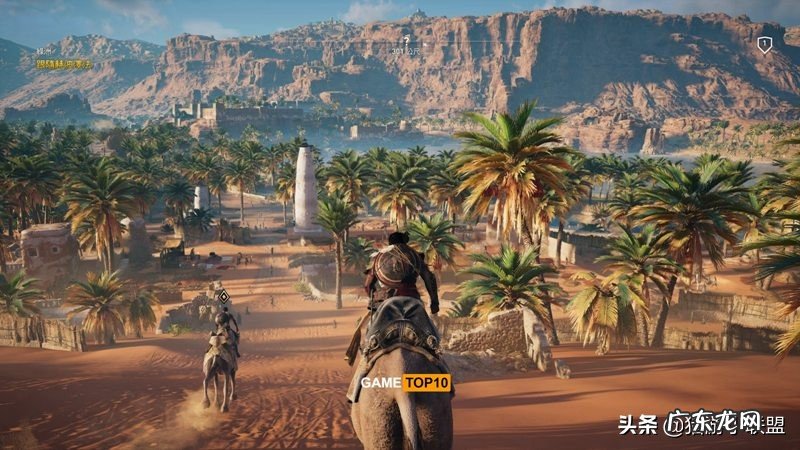Image resolution: width=800 pixels, height=450 pixels.
Task: Select the yellow quest objective tracker text
Action: [x=64, y=64]
